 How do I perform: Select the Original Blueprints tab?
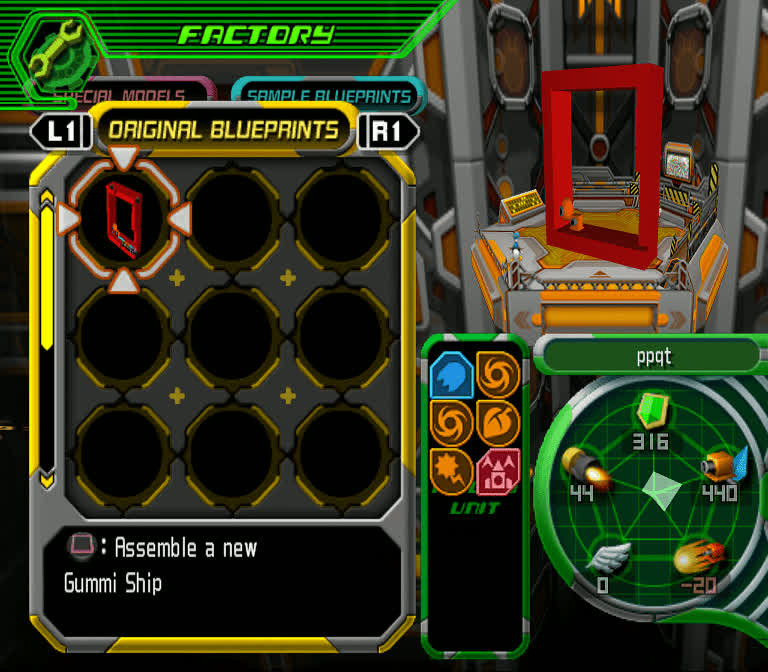coord(223,130)
